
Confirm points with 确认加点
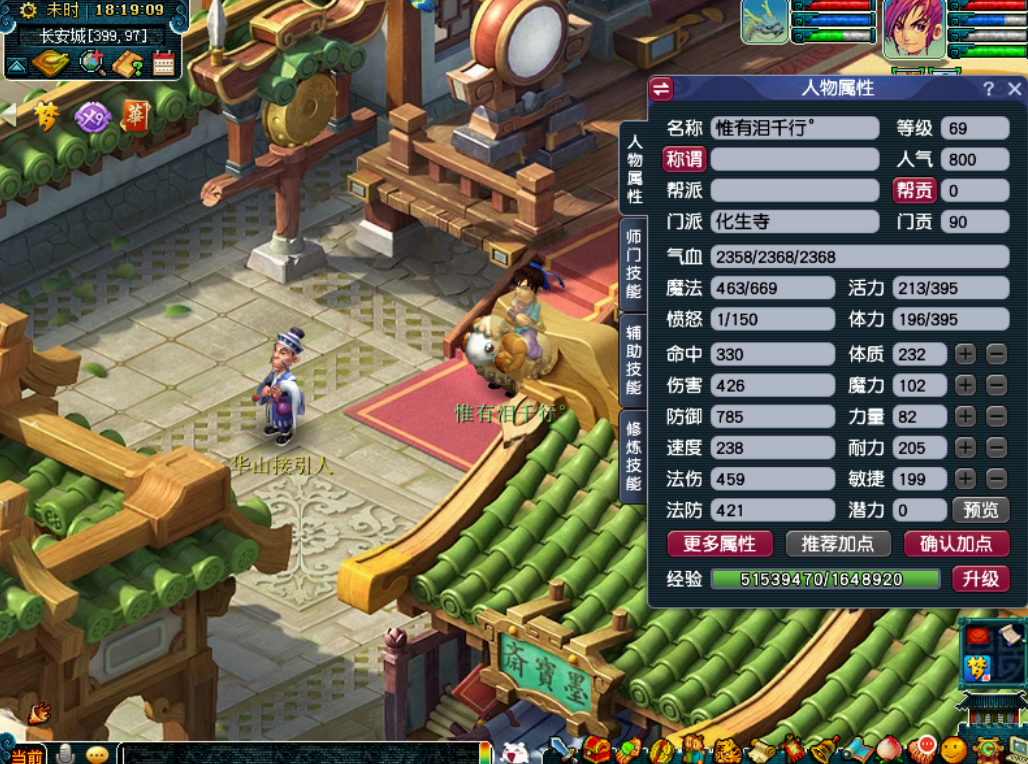pos(956,544)
